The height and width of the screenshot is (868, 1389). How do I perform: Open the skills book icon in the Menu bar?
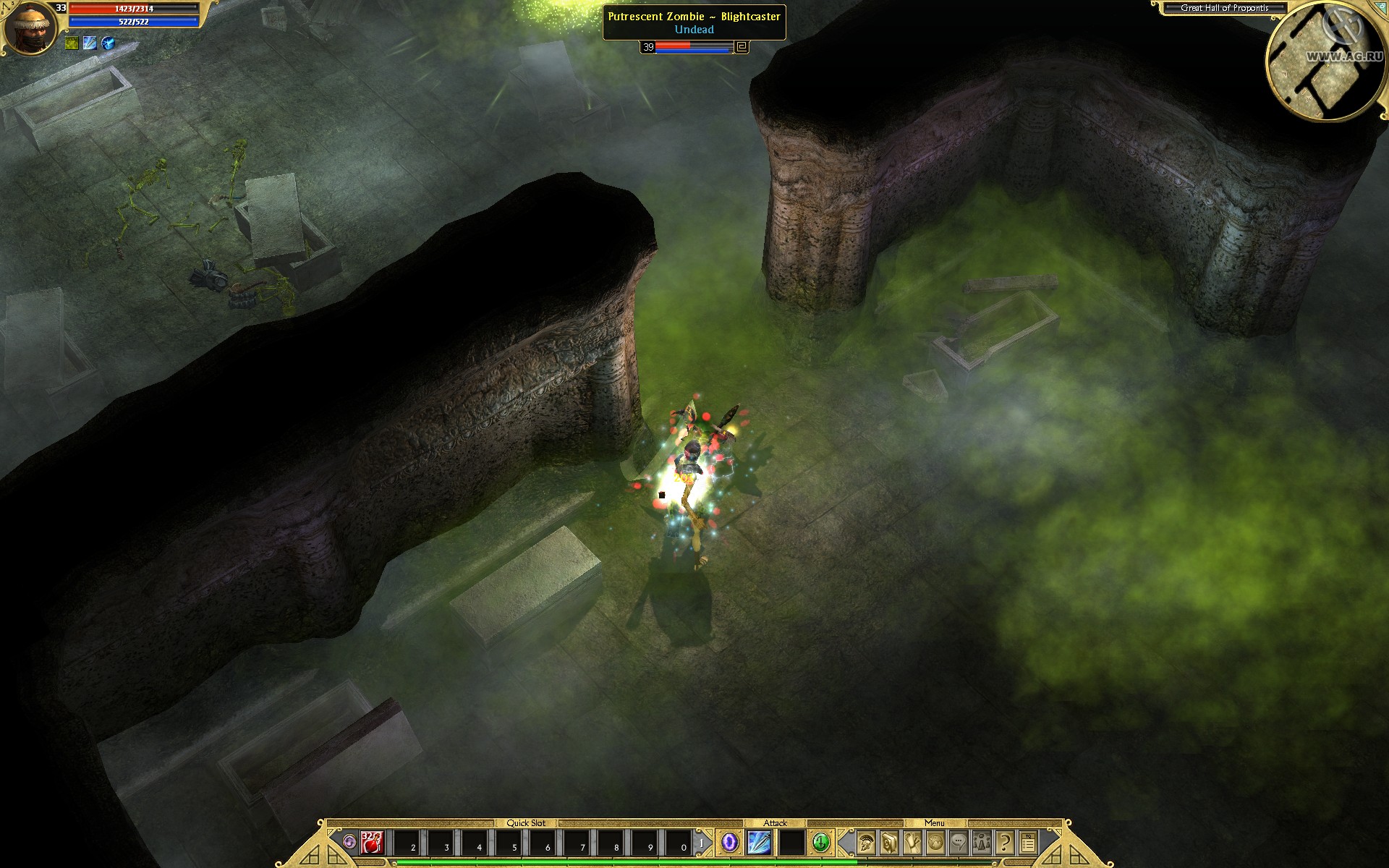coord(888,843)
